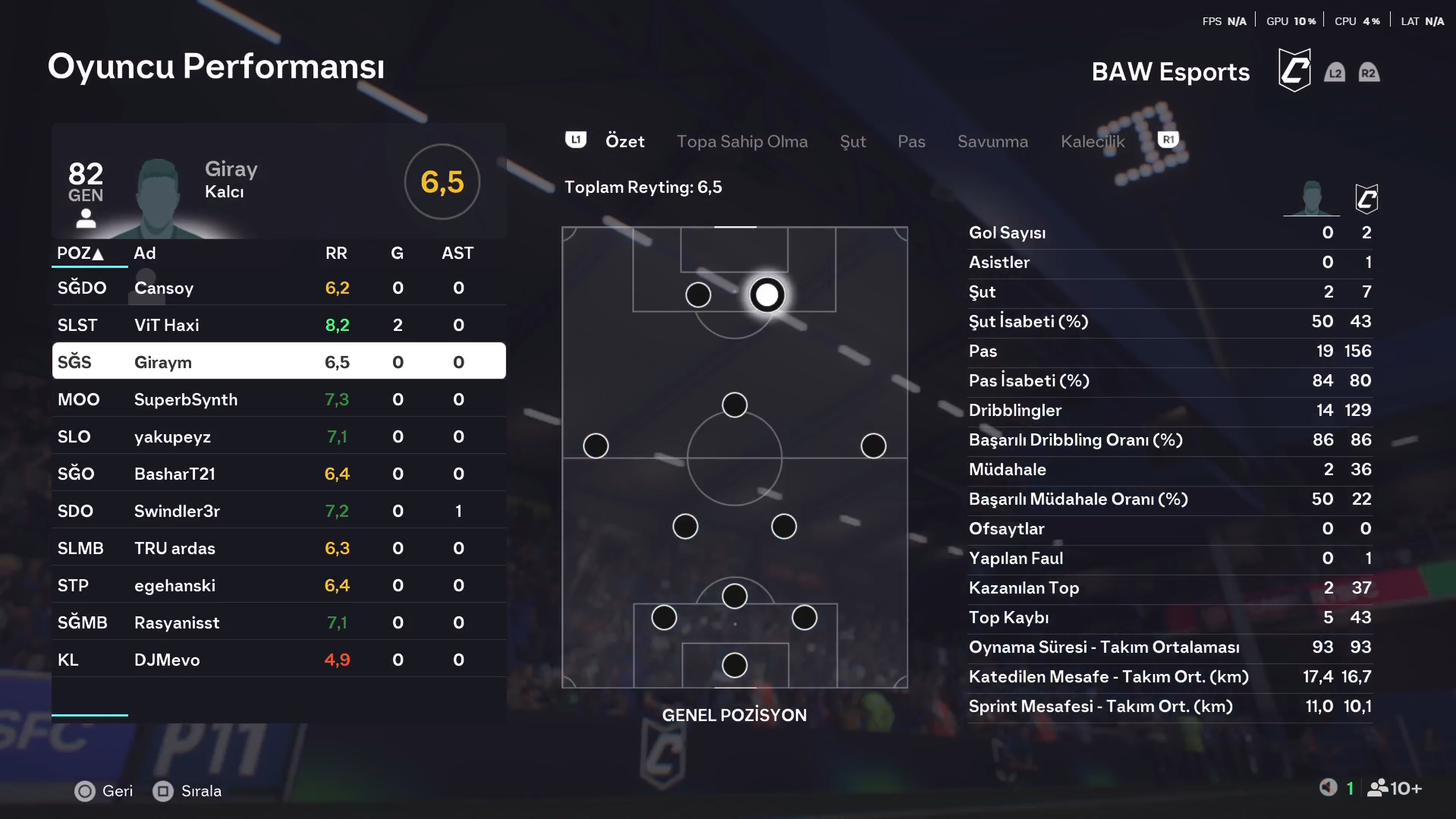Screen dimensions: 1456x819
Task: Show the Pas tab
Action: [910, 141]
